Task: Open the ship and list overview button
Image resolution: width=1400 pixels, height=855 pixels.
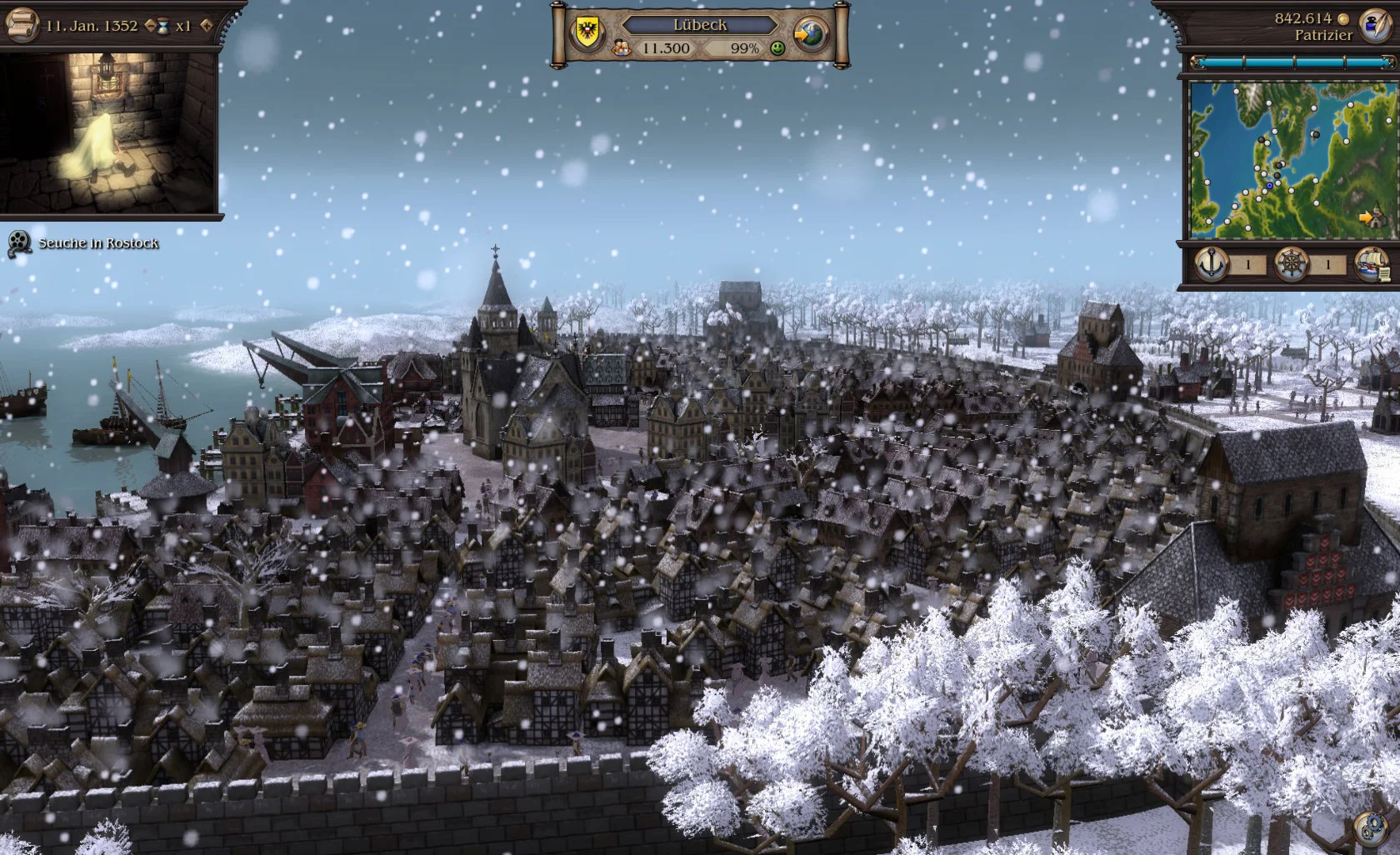Action: click(x=1371, y=265)
